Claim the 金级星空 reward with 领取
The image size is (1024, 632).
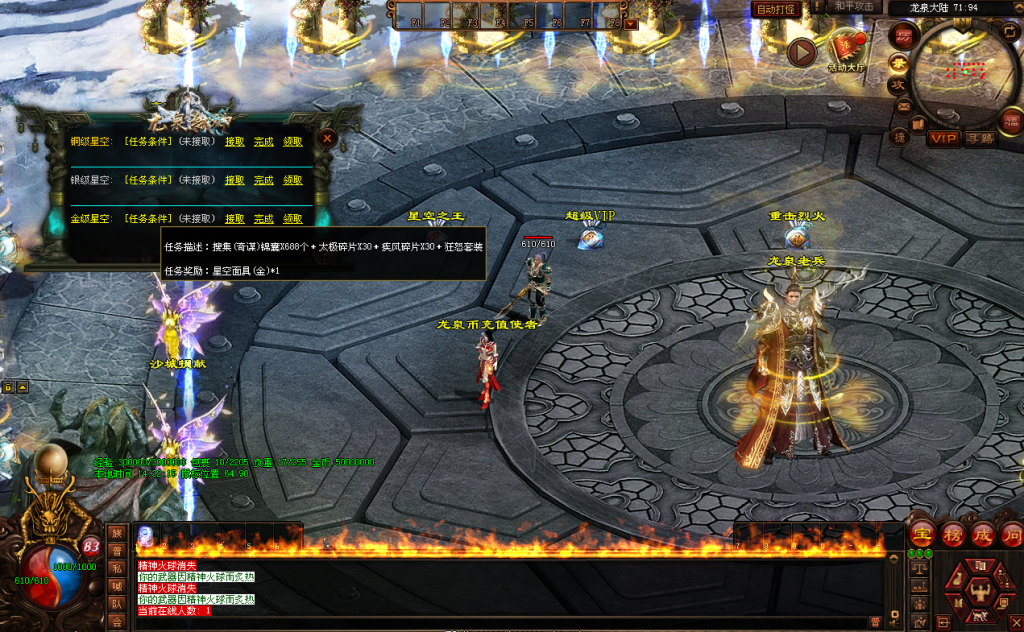[292, 218]
